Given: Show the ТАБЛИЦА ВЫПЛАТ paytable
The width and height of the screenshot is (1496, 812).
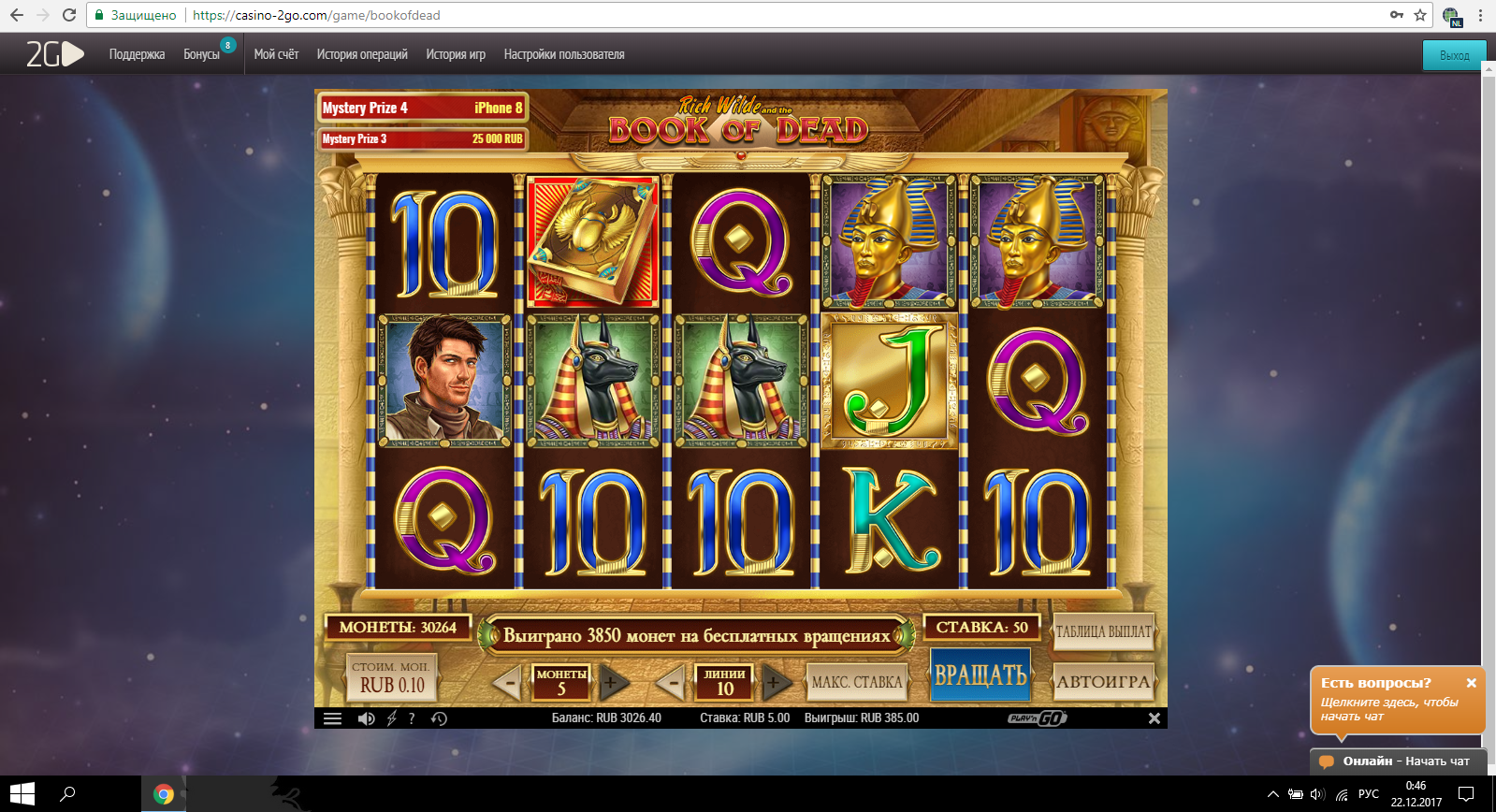Looking at the screenshot, I should pyautogui.click(x=1103, y=631).
